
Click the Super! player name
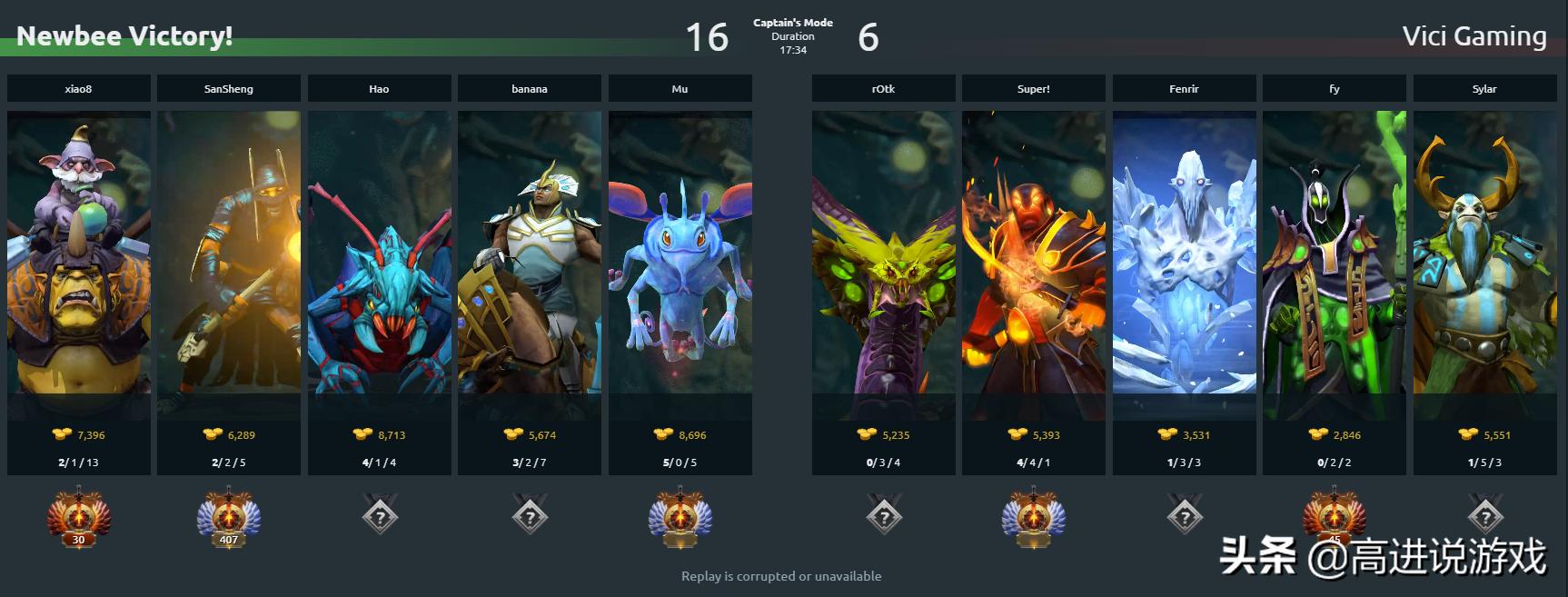click(x=1034, y=89)
